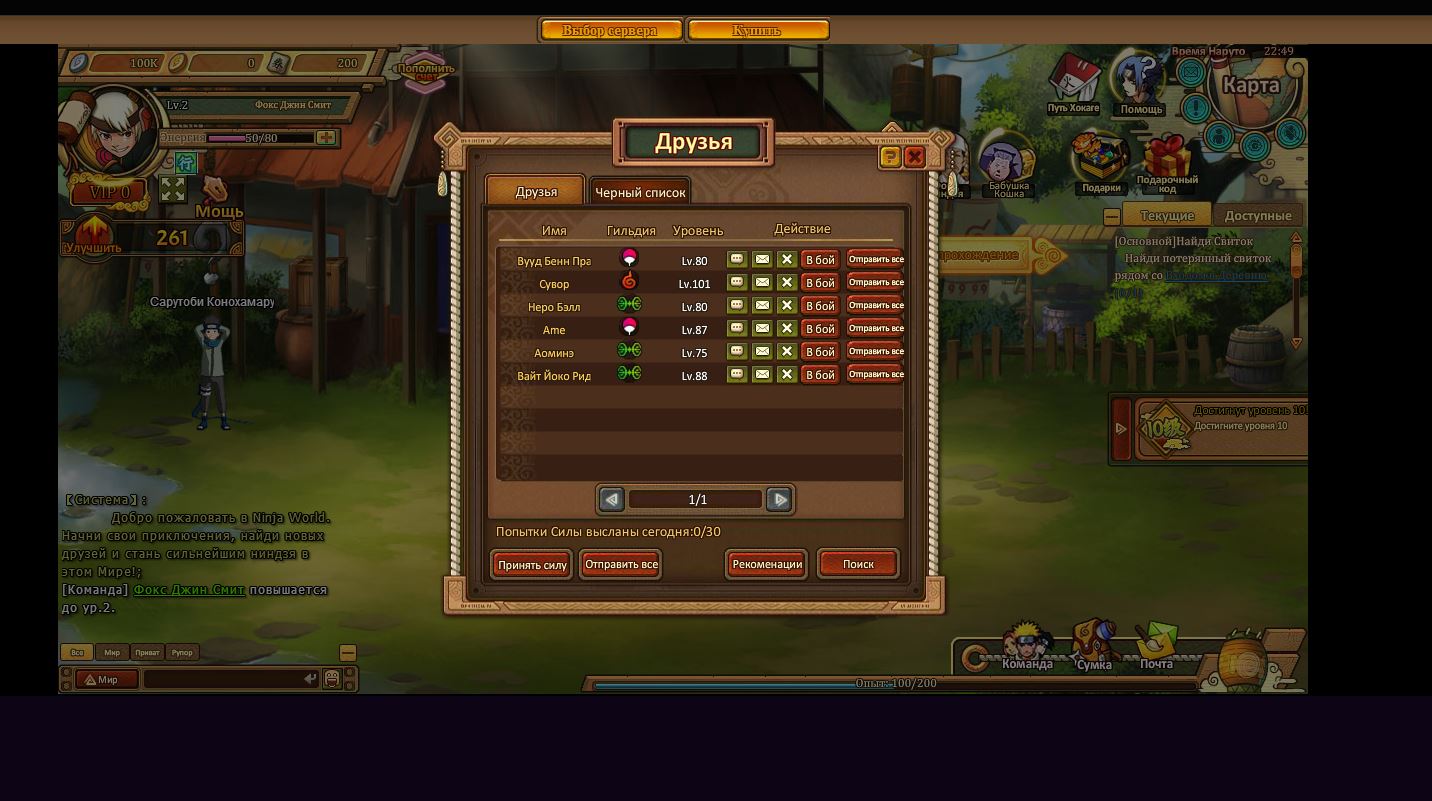Image resolution: width=1432 pixels, height=801 pixels.
Task: Go to previous friends list page
Action: pyautogui.click(x=611, y=499)
